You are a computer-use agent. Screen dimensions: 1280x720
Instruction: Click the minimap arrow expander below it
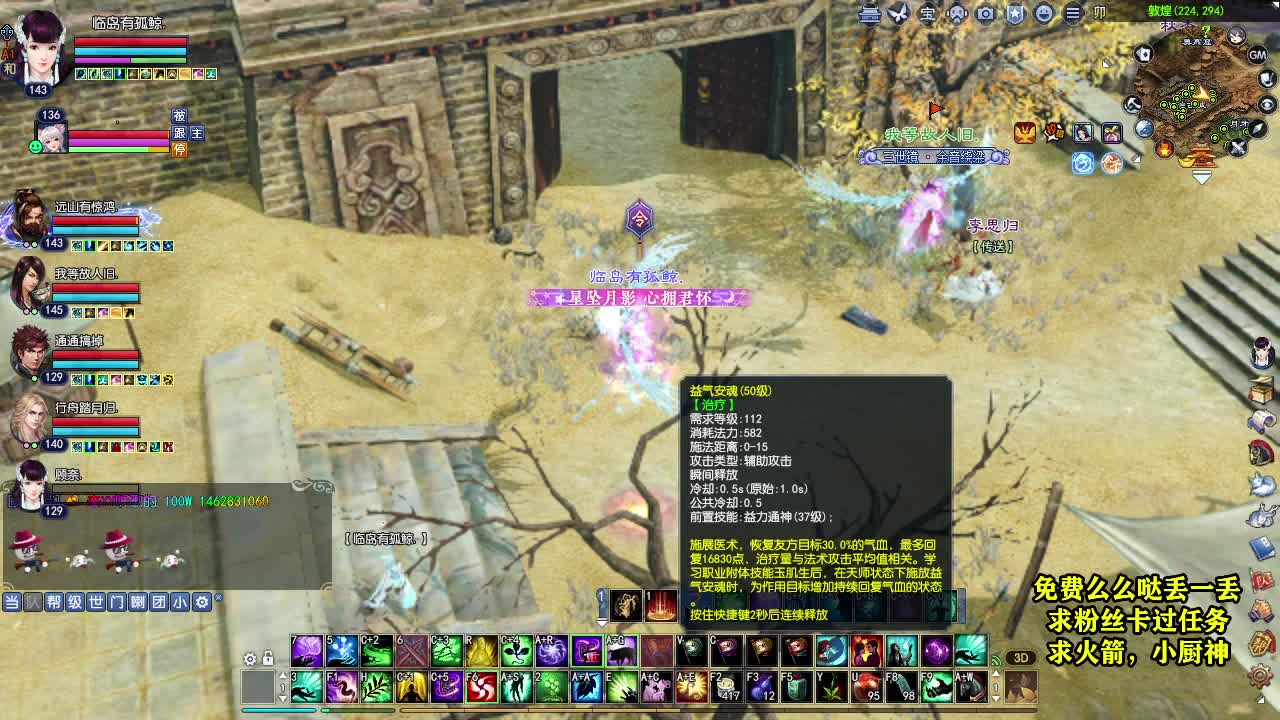[1201, 178]
